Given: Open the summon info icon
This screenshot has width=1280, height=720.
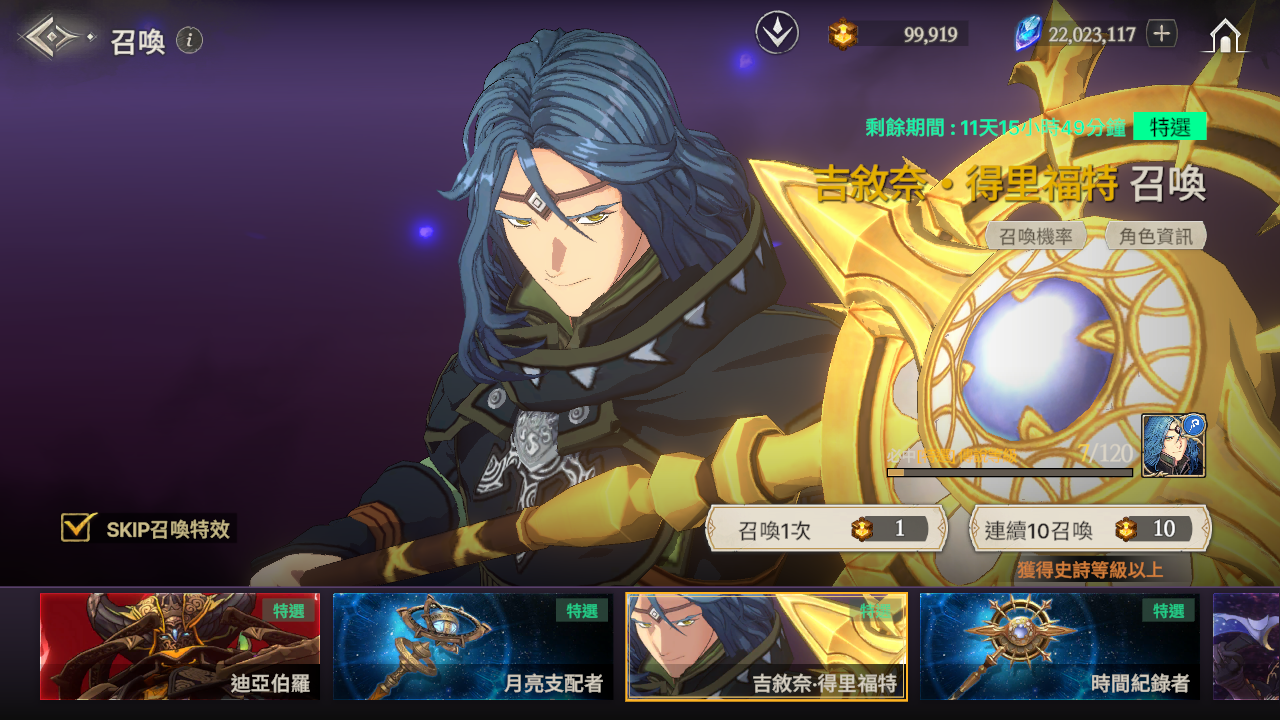Looking at the screenshot, I should tap(190, 40).
